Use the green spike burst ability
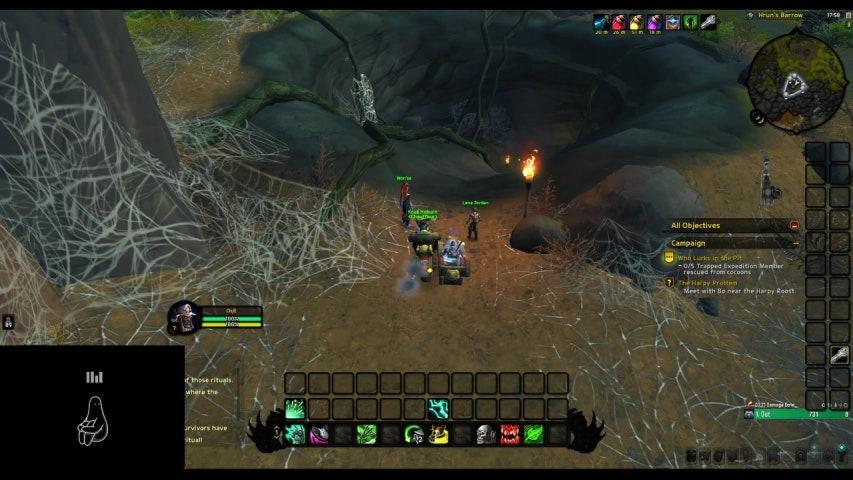The image size is (853, 480). pos(295,409)
